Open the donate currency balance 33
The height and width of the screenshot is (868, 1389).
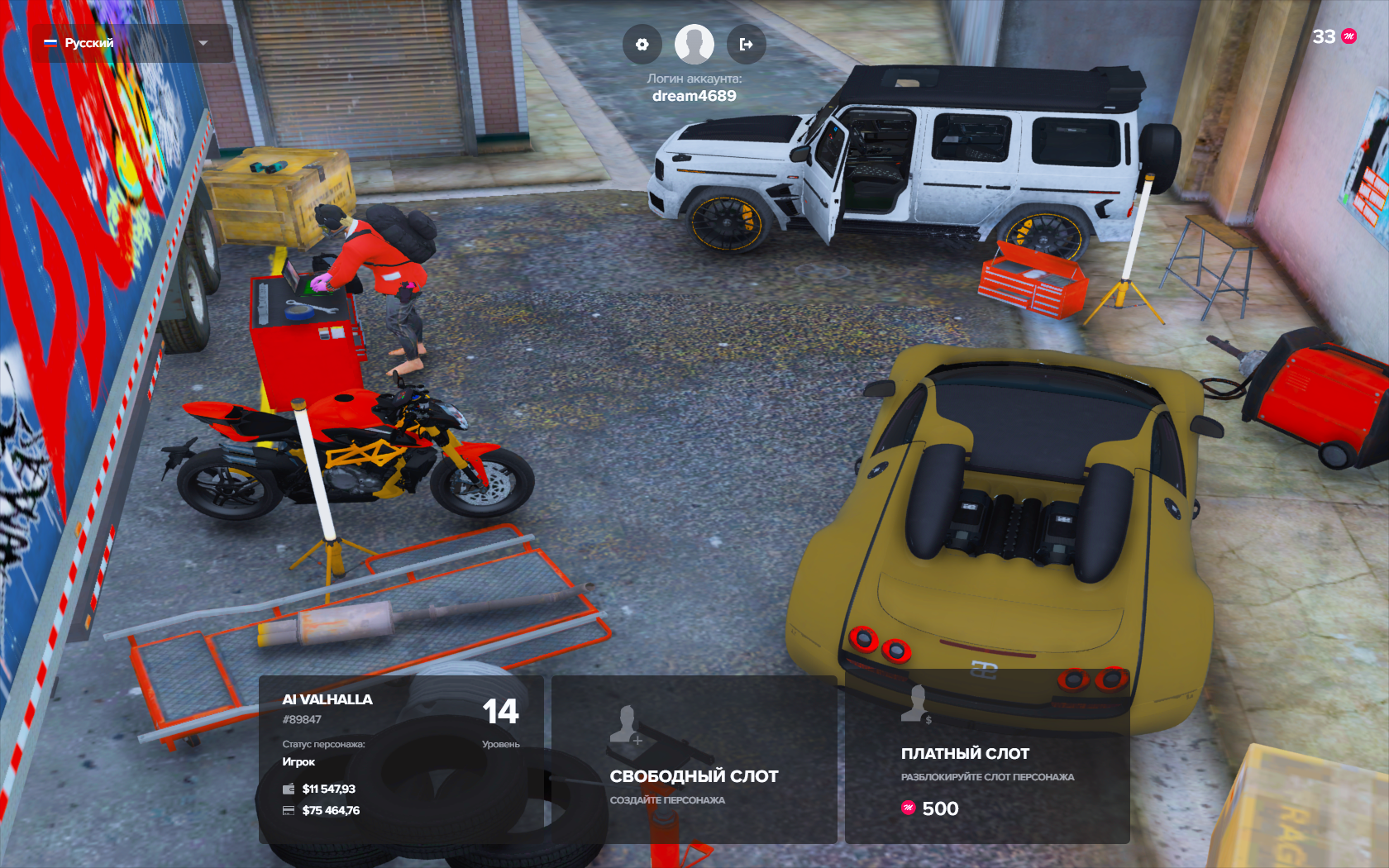coord(1334,36)
